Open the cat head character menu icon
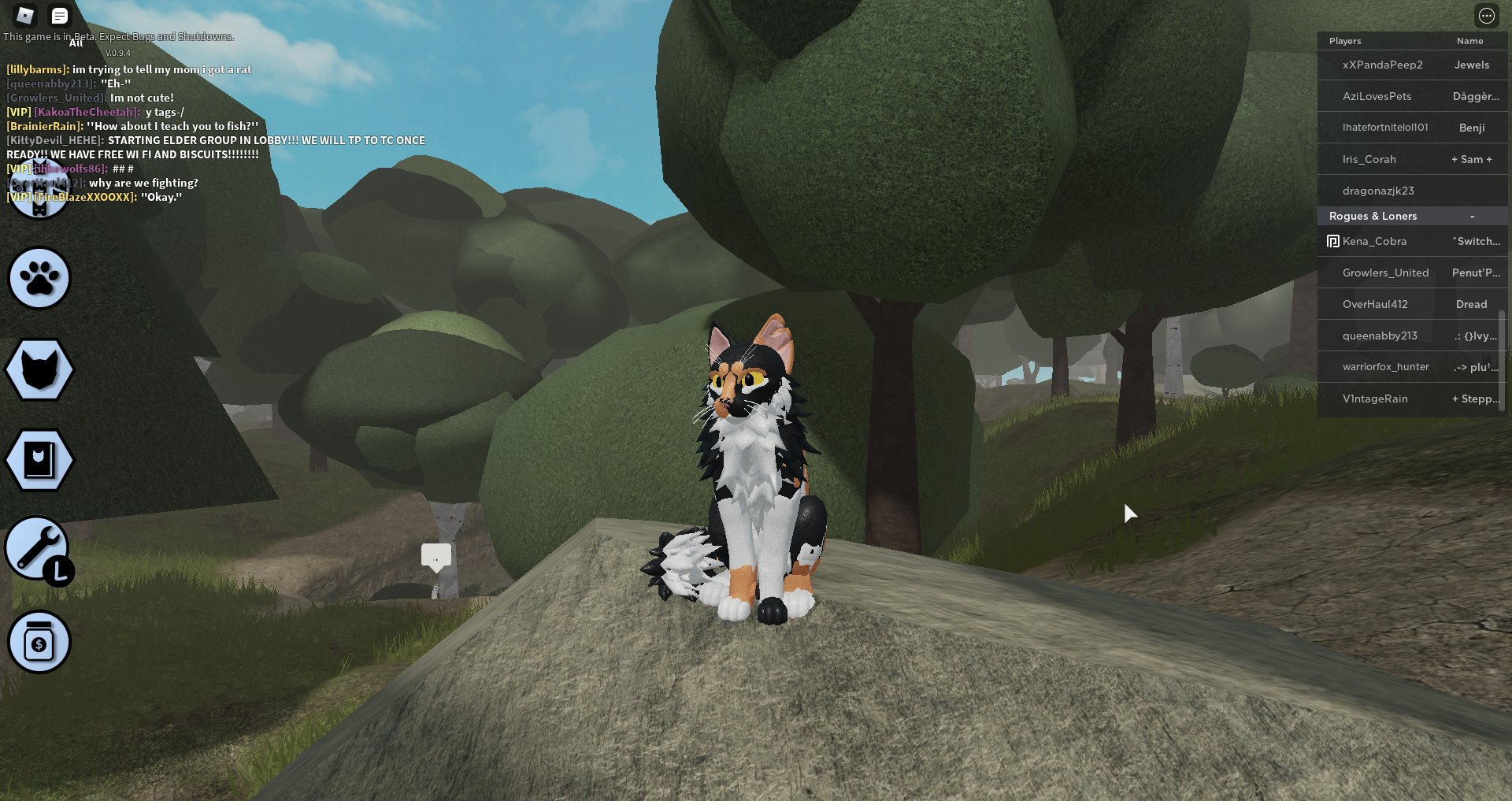This screenshot has height=801, width=1512. [x=39, y=369]
